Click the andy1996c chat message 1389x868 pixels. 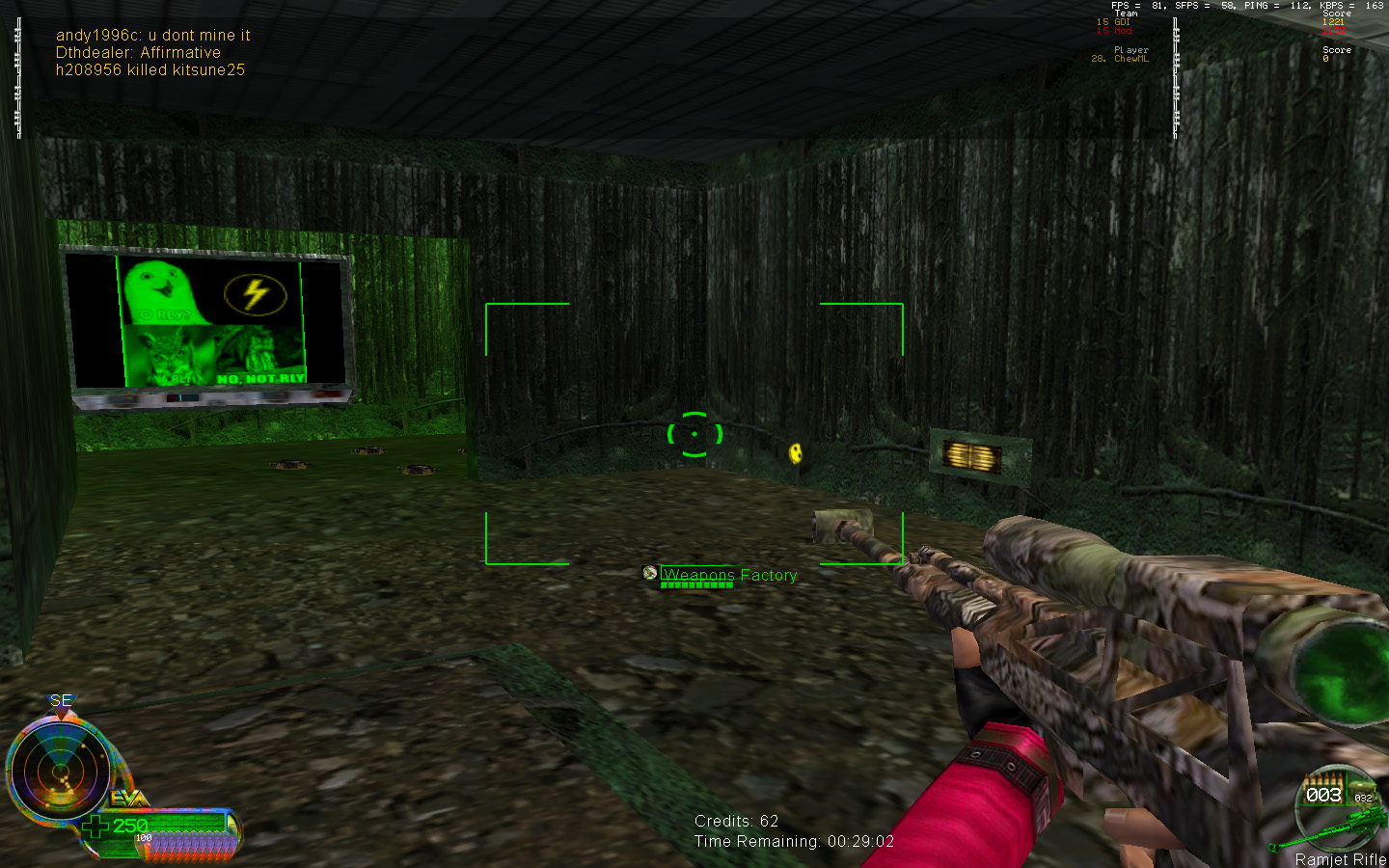[152, 36]
